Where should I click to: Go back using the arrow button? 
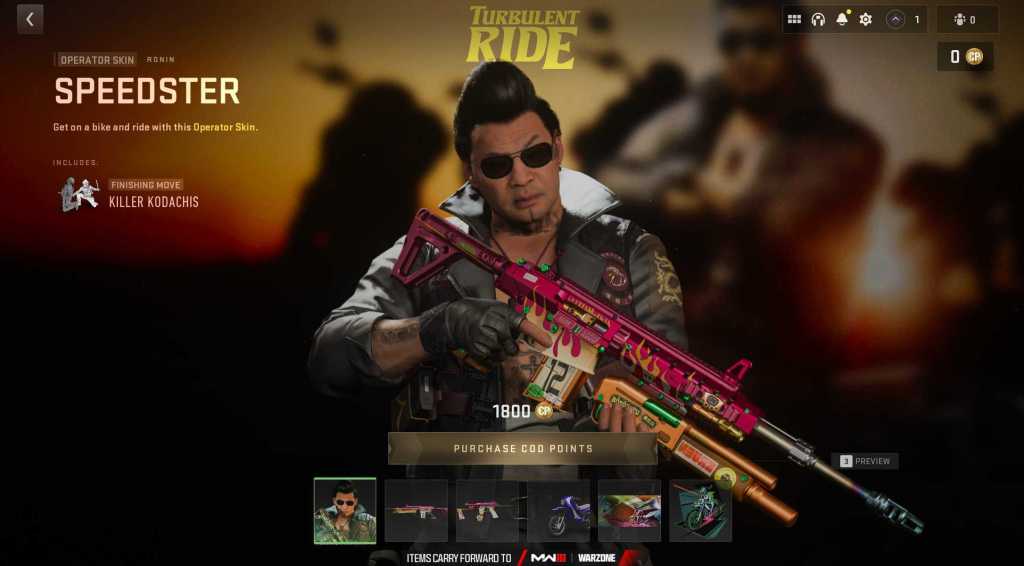30,19
